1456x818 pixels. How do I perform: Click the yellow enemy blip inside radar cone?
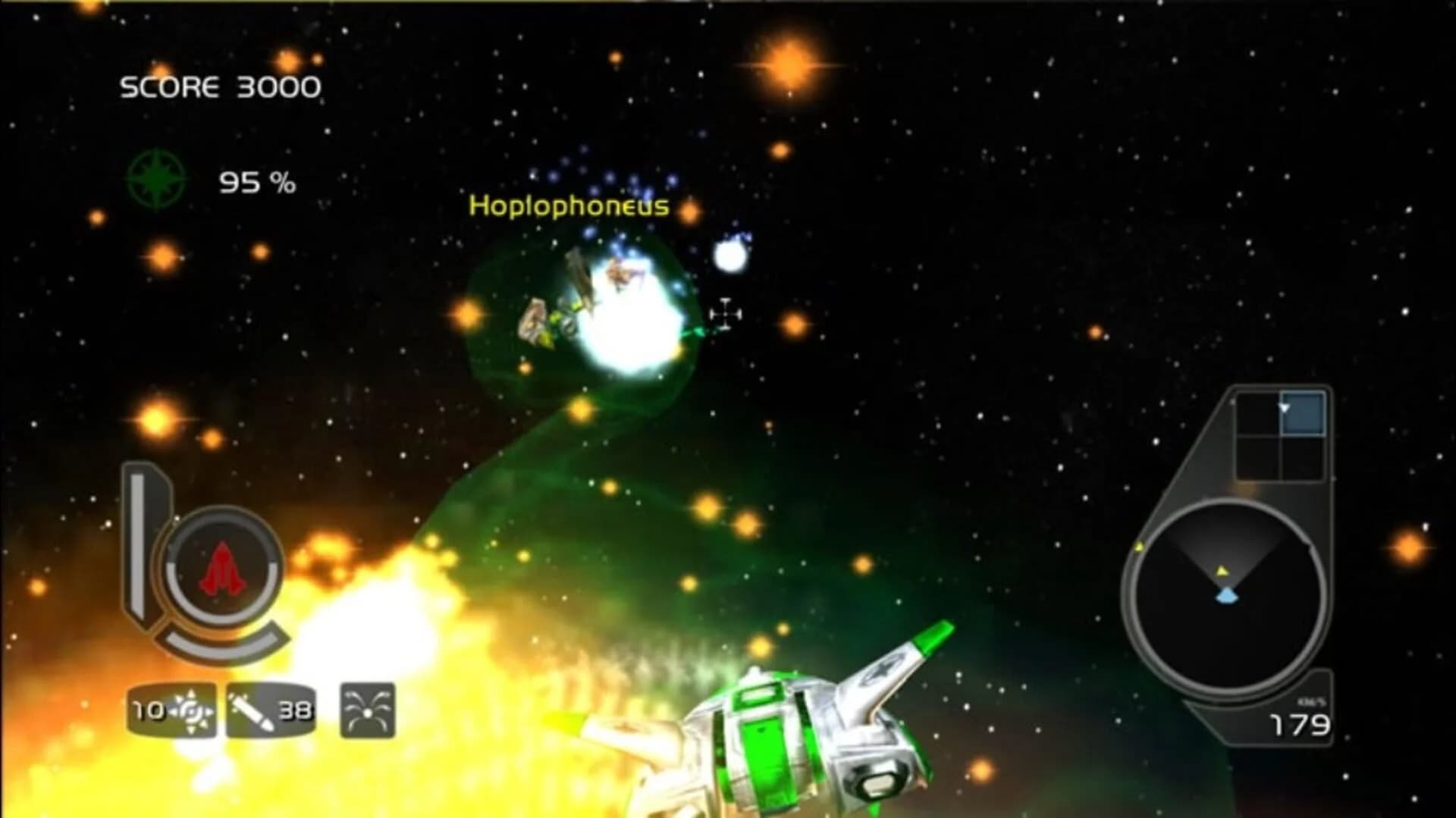[x=1222, y=572]
